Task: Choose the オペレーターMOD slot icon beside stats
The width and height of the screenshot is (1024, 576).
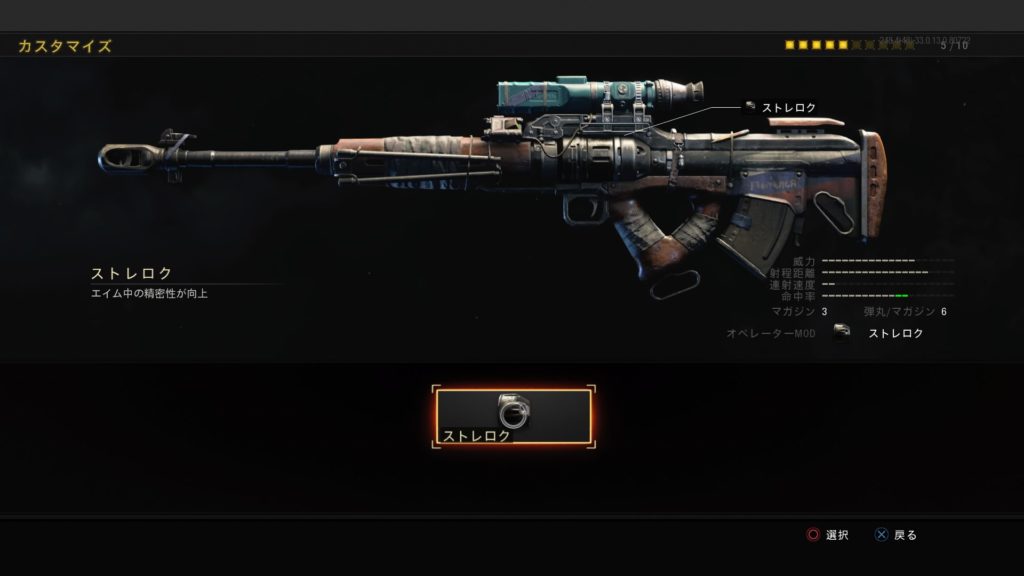Action: (842, 333)
